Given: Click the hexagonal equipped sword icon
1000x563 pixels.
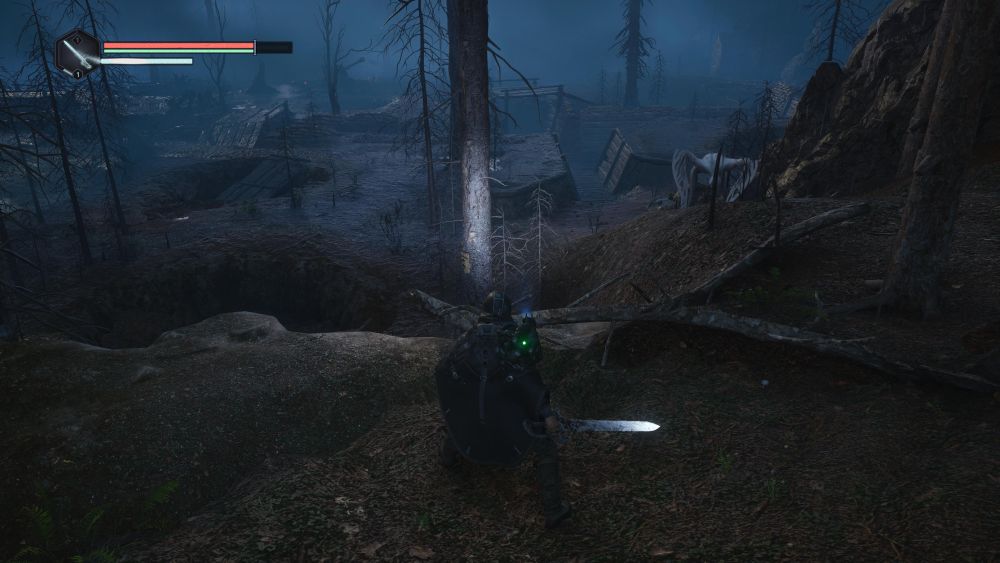Looking at the screenshot, I should [77, 54].
